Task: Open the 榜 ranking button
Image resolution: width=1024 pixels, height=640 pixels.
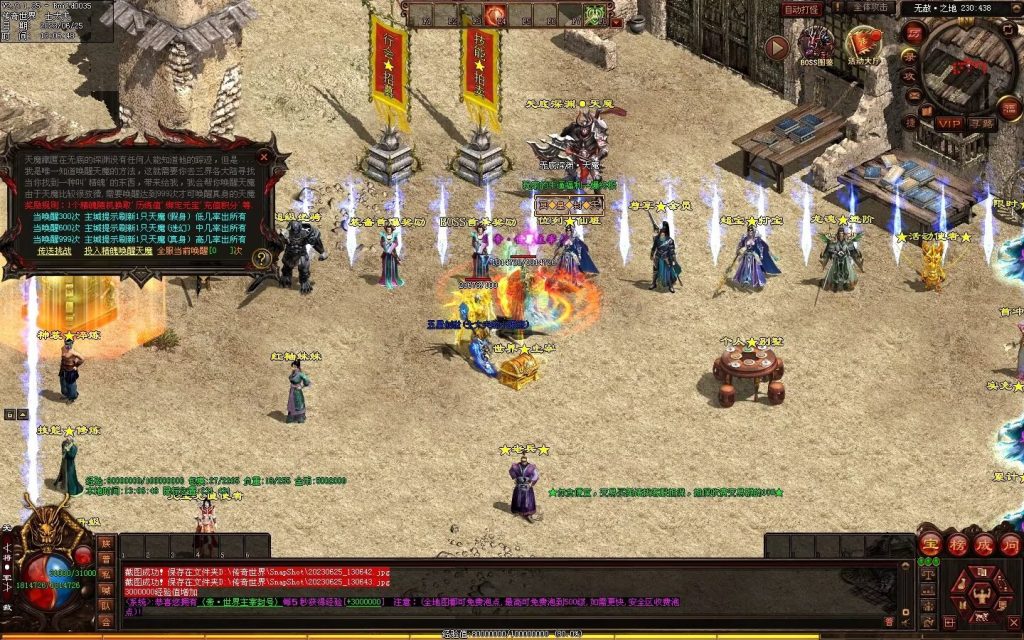Action: 957,545
